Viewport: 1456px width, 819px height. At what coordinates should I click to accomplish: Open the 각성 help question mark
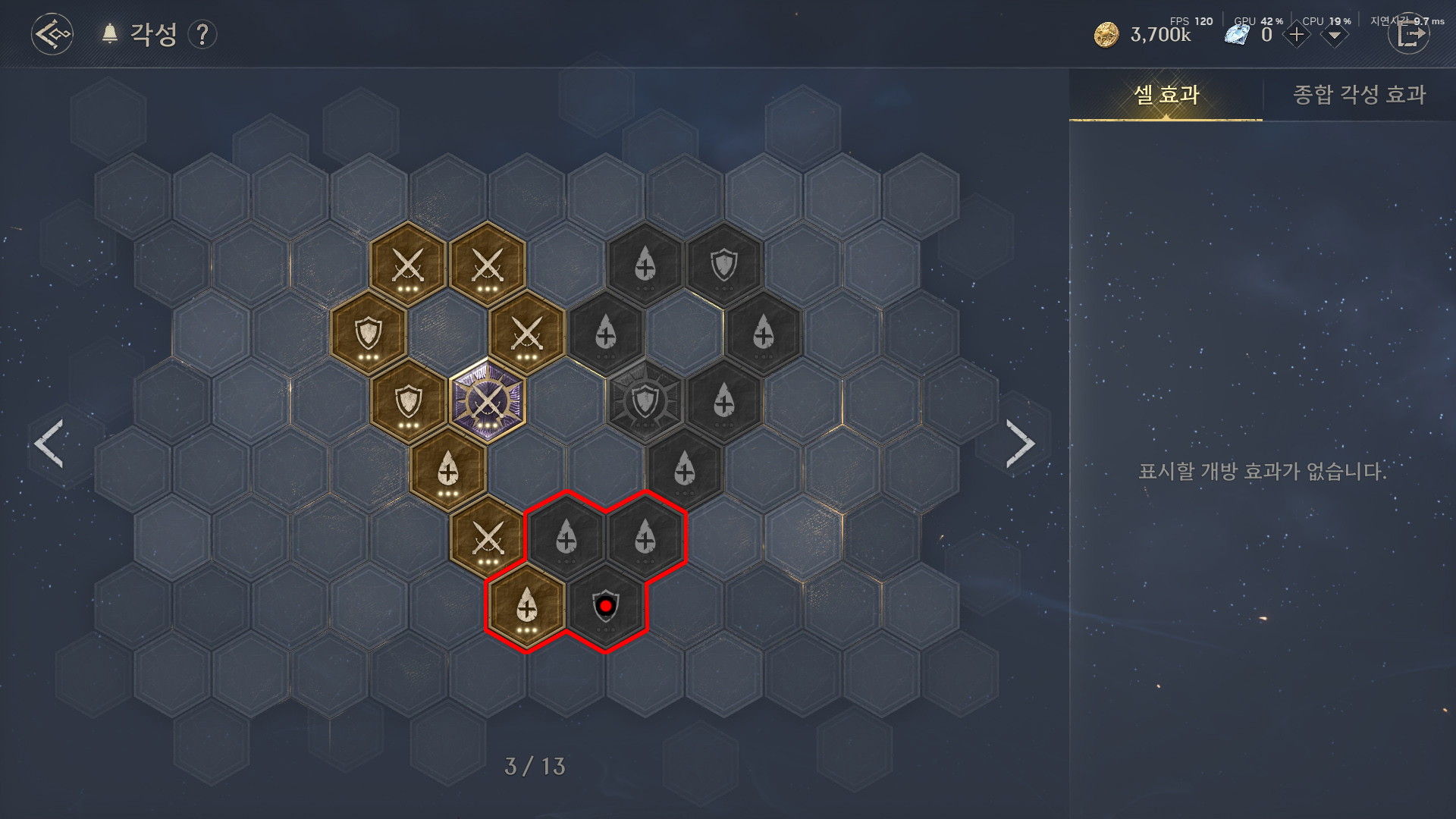202,35
